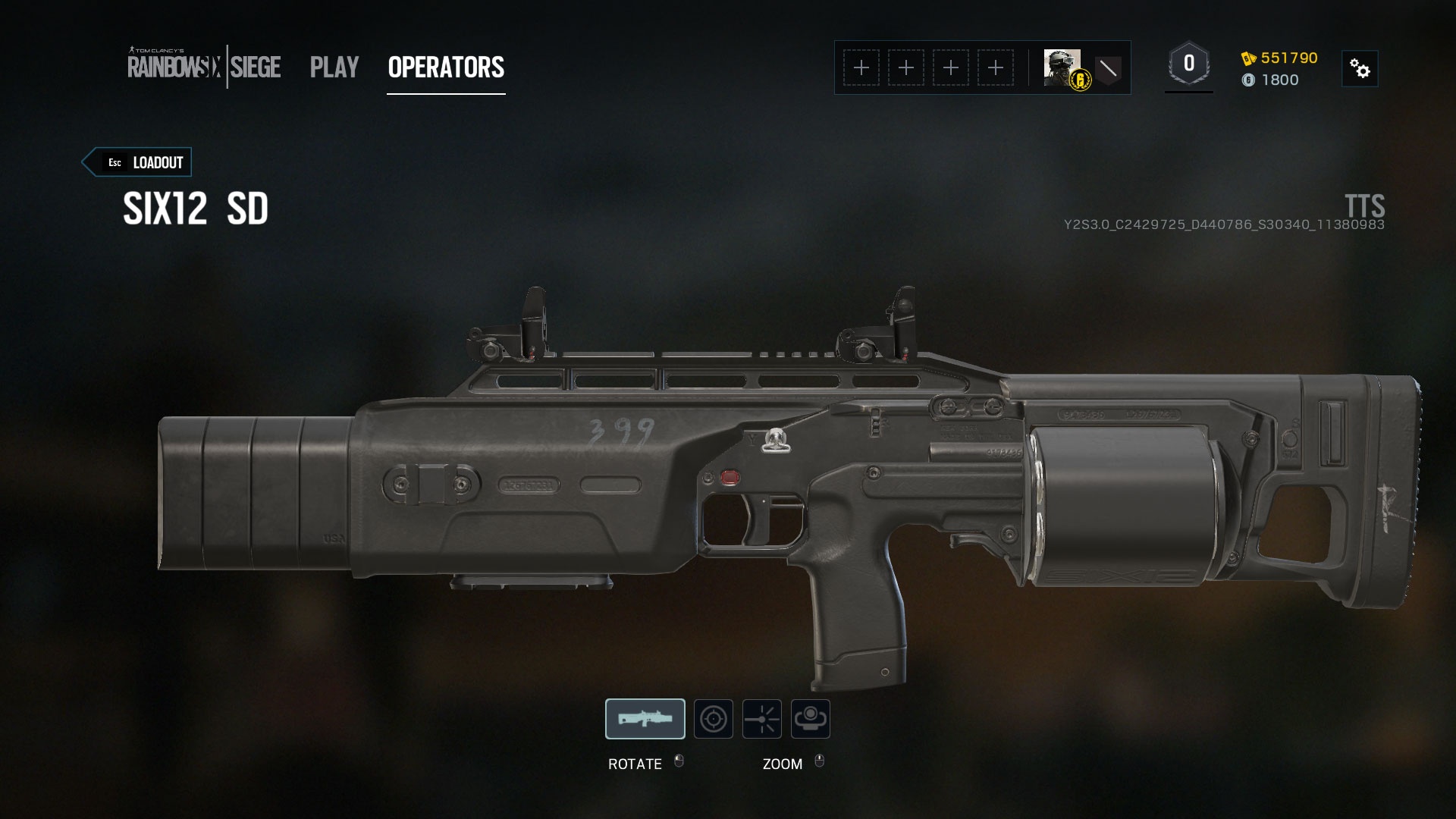Open the settings gear menu
Viewport: 1456px width, 819px height.
[x=1360, y=69]
